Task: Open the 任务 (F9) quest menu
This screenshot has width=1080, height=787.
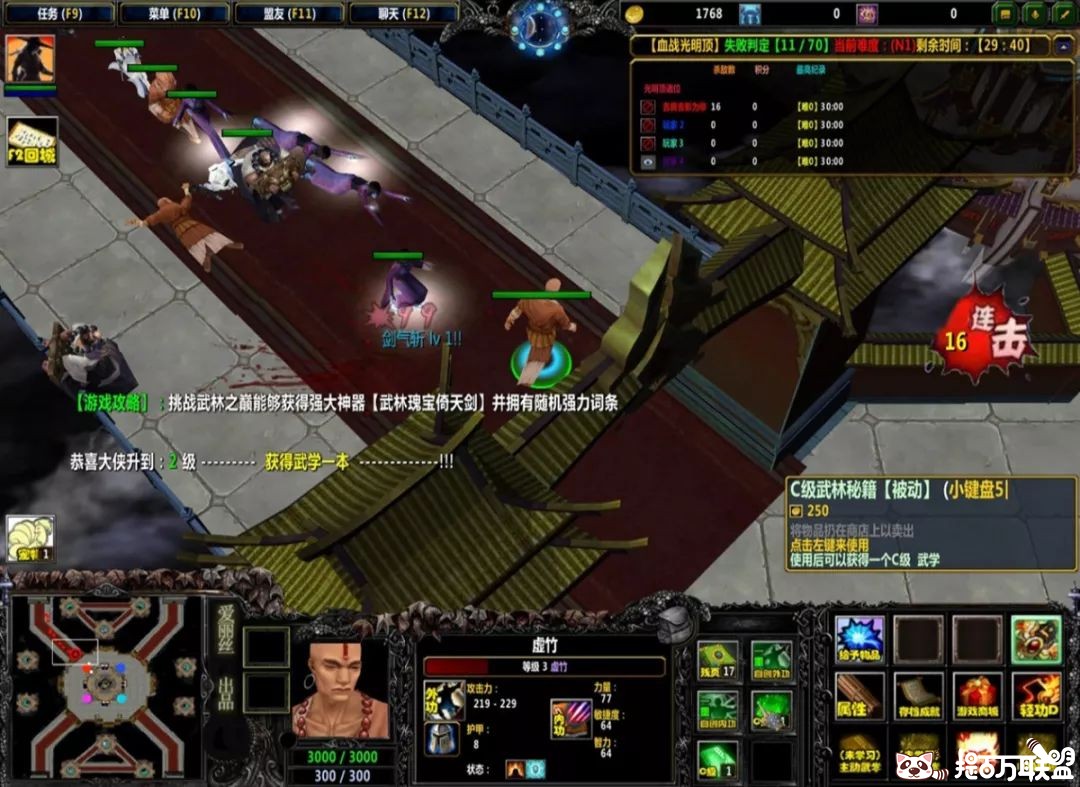Action: pos(59,14)
